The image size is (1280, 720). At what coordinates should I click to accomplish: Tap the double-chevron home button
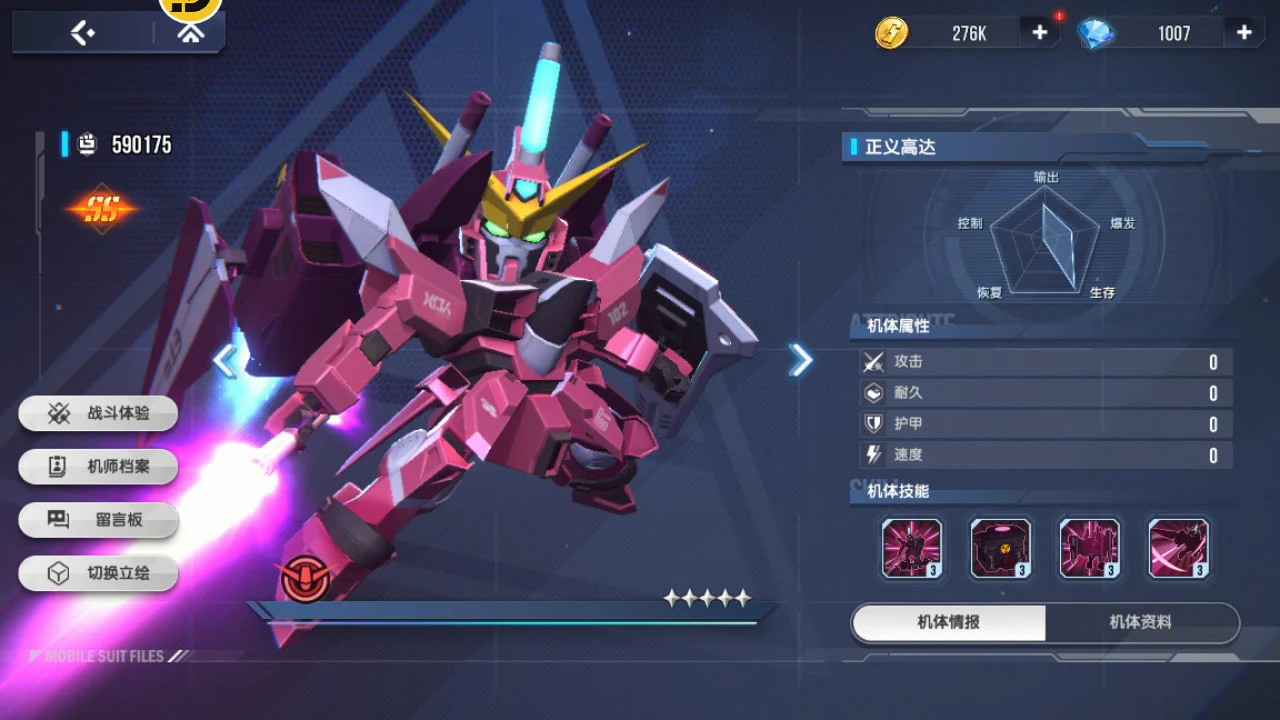[189, 33]
